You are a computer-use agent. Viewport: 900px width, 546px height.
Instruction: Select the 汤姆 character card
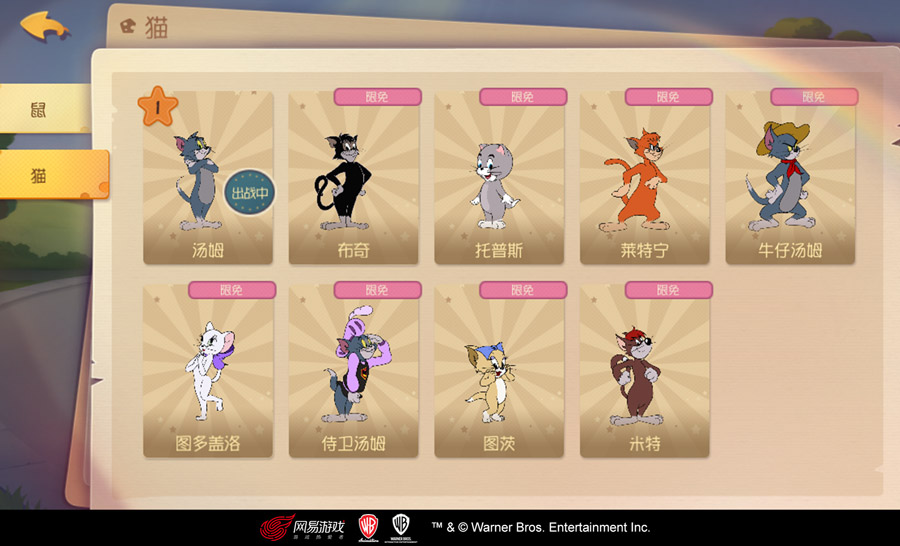pyautogui.click(x=207, y=180)
